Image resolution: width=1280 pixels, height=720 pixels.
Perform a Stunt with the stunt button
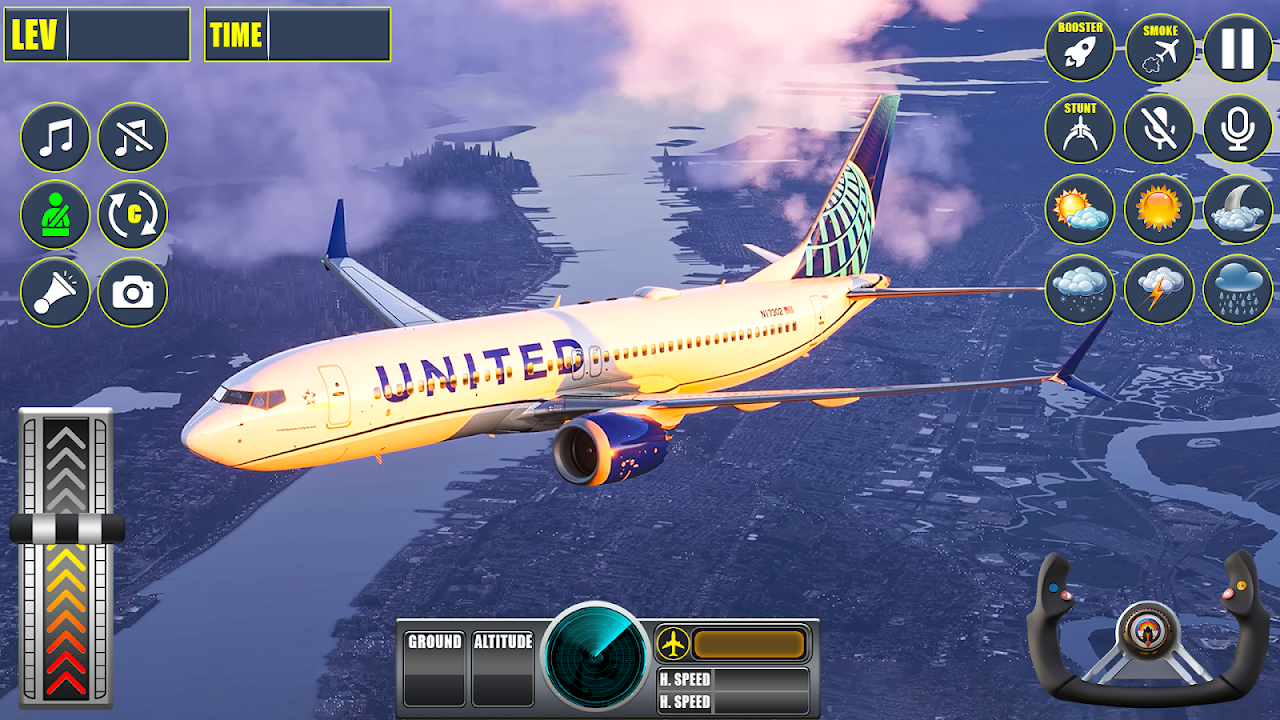pos(1080,129)
